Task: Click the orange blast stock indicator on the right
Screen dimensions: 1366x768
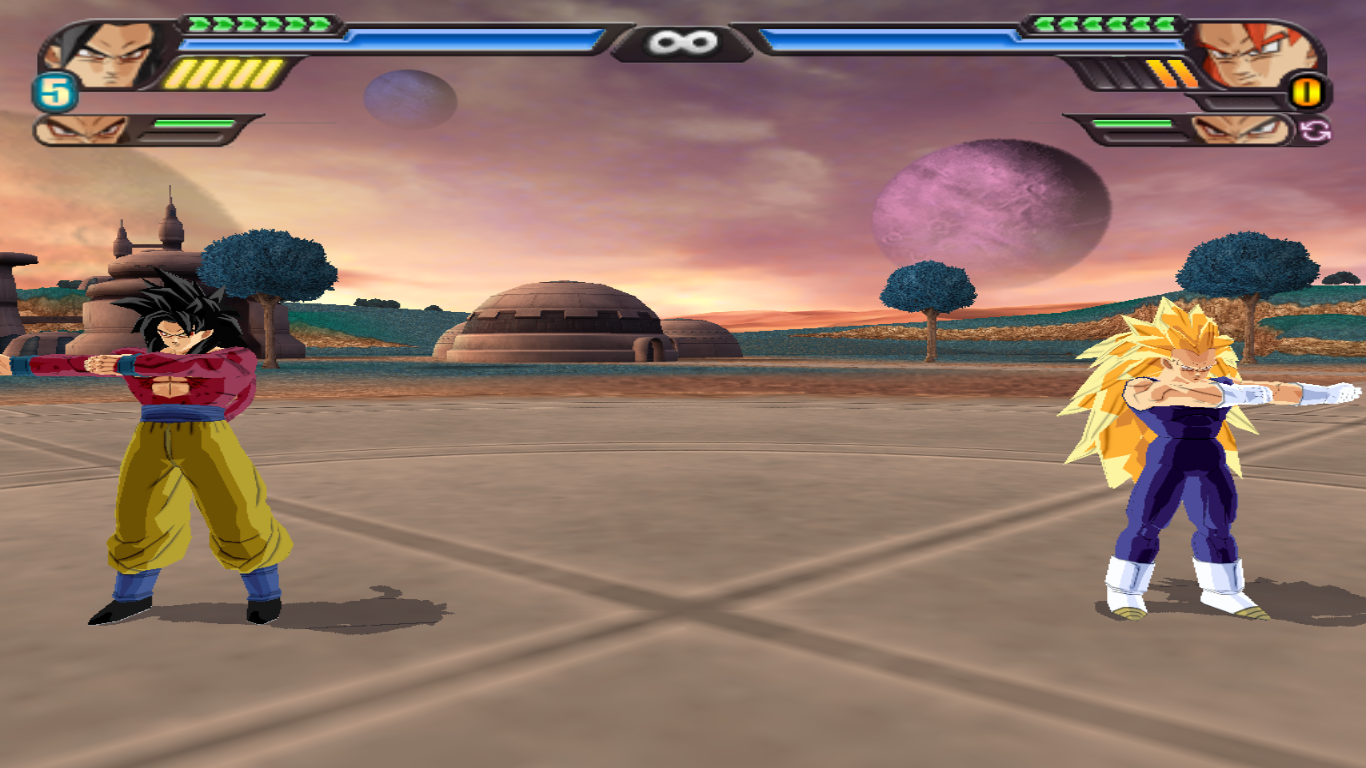Action: (x=1305, y=92)
